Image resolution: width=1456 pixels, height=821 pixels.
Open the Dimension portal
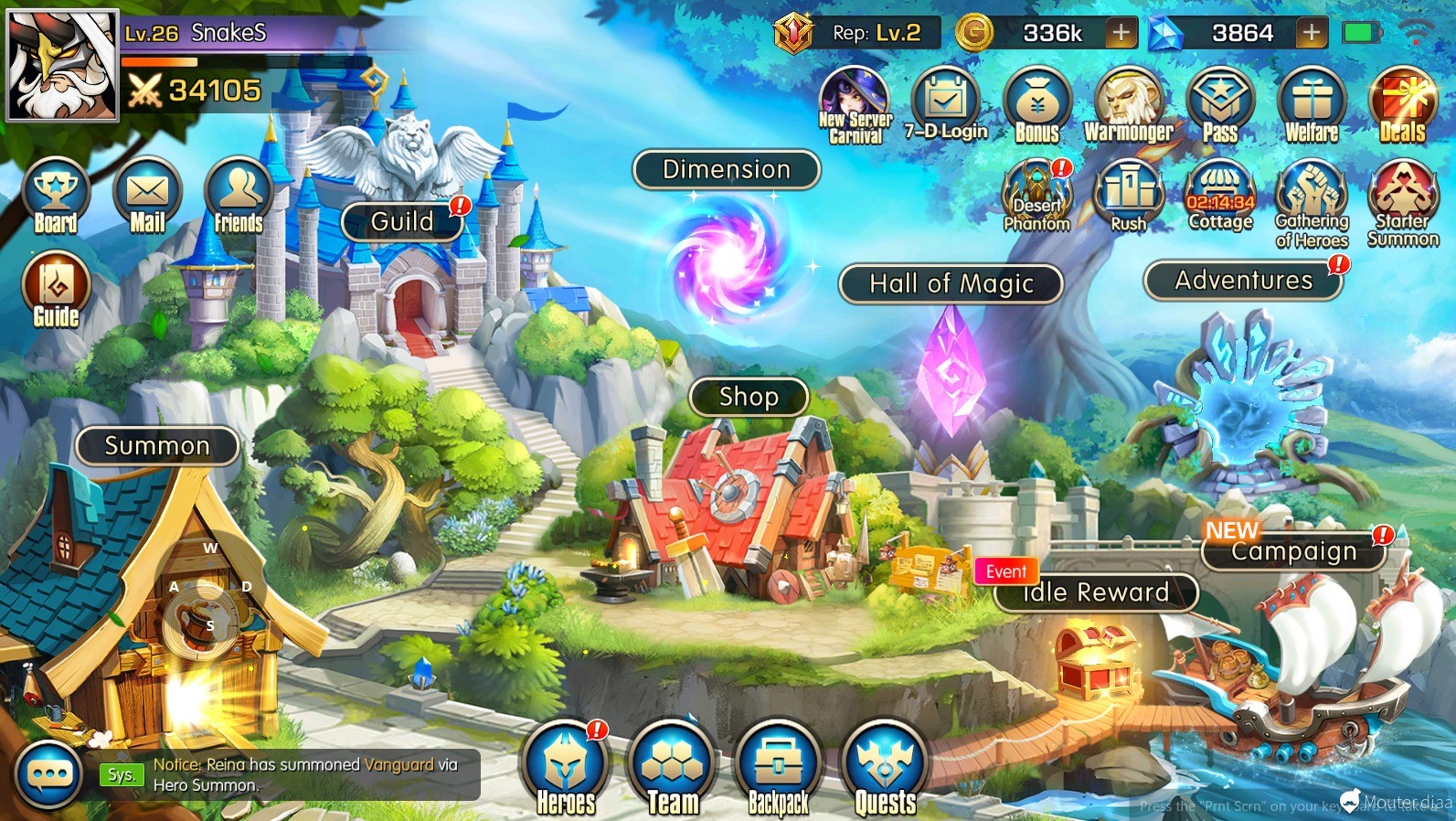point(727,170)
